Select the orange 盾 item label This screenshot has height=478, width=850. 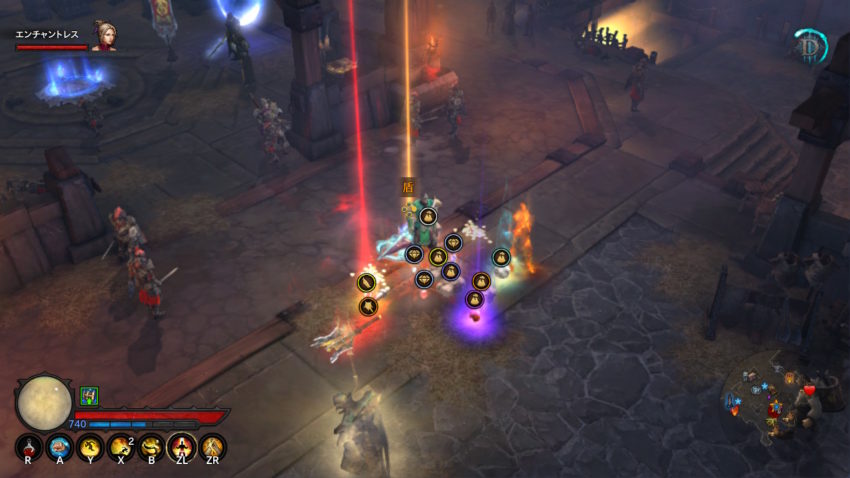click(407, 185)
